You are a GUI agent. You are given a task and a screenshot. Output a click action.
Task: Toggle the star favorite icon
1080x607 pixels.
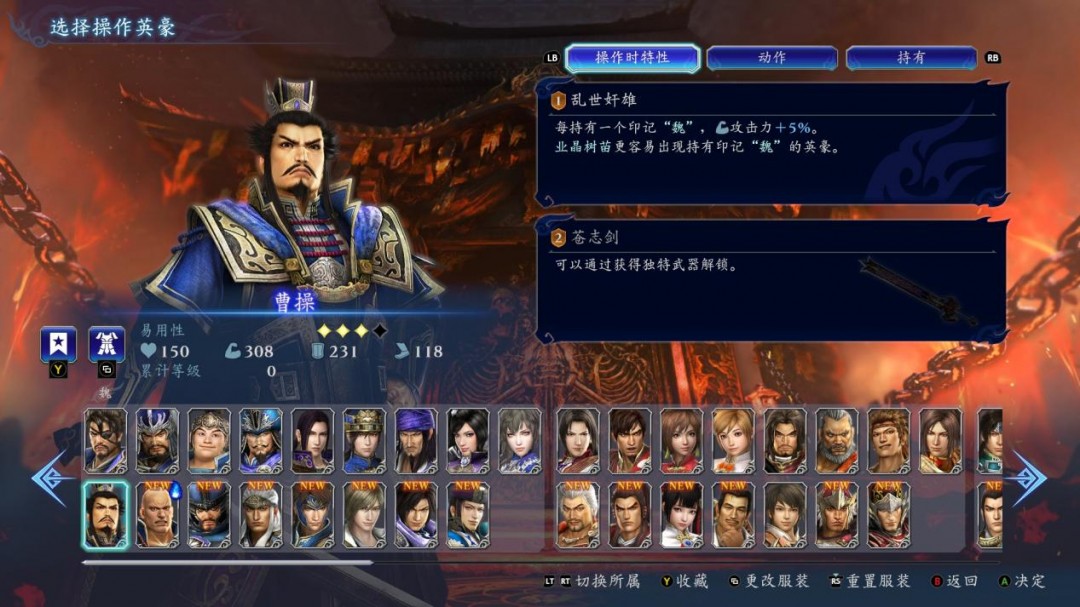[58, 344]
